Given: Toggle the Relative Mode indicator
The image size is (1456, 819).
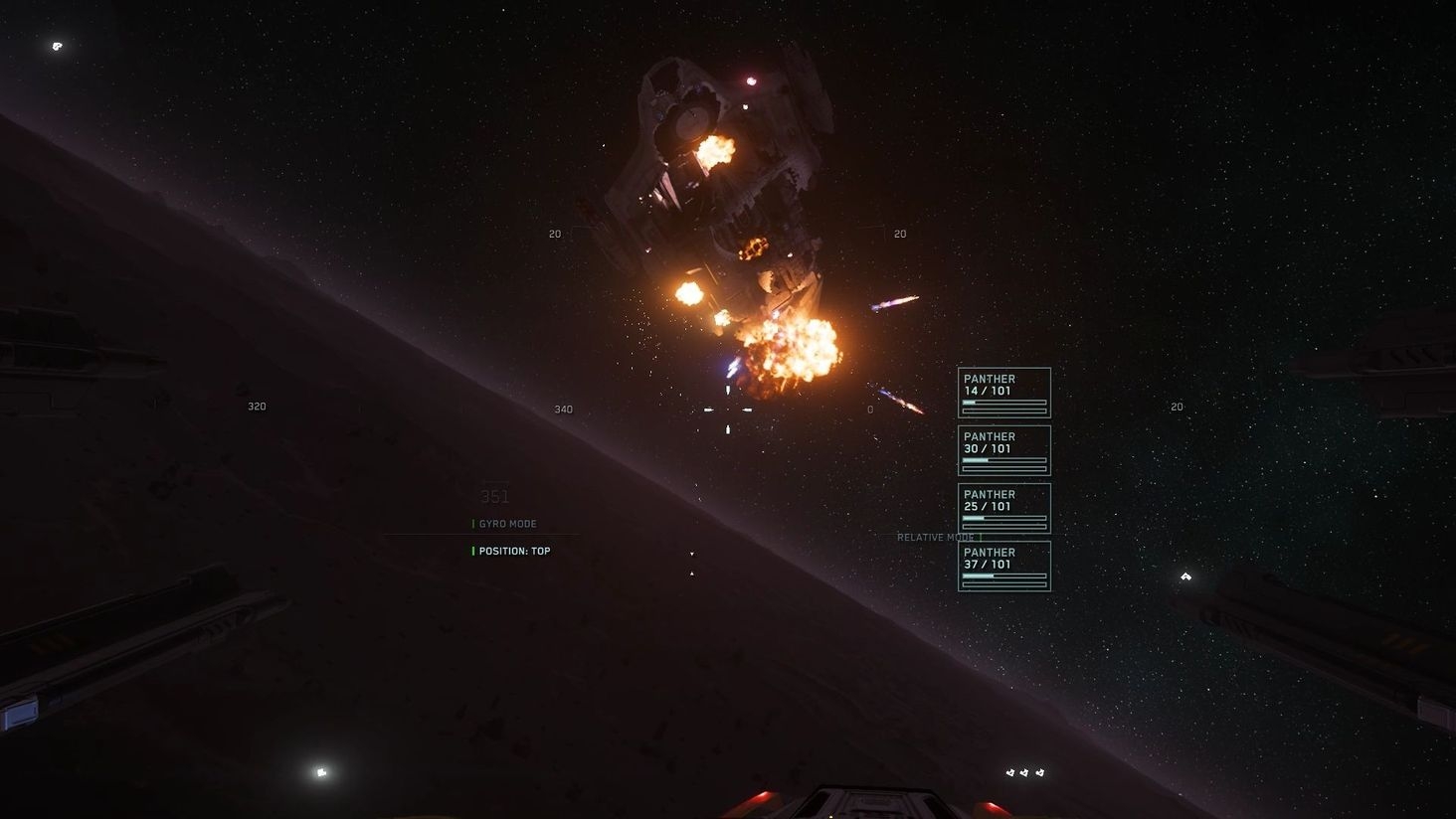Looking at the screenshot, I should [x=936, y=538].
